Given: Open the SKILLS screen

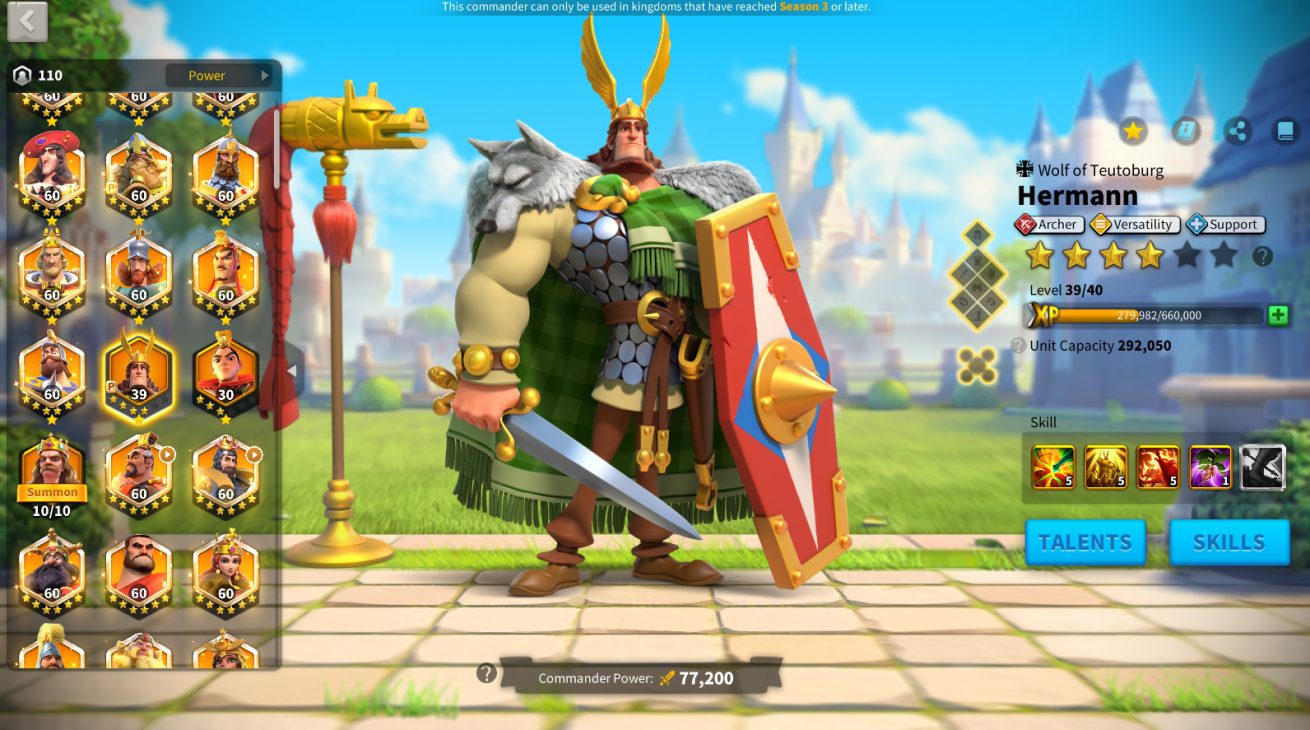Looking at the screenshot, I should tap(1229, 542).
